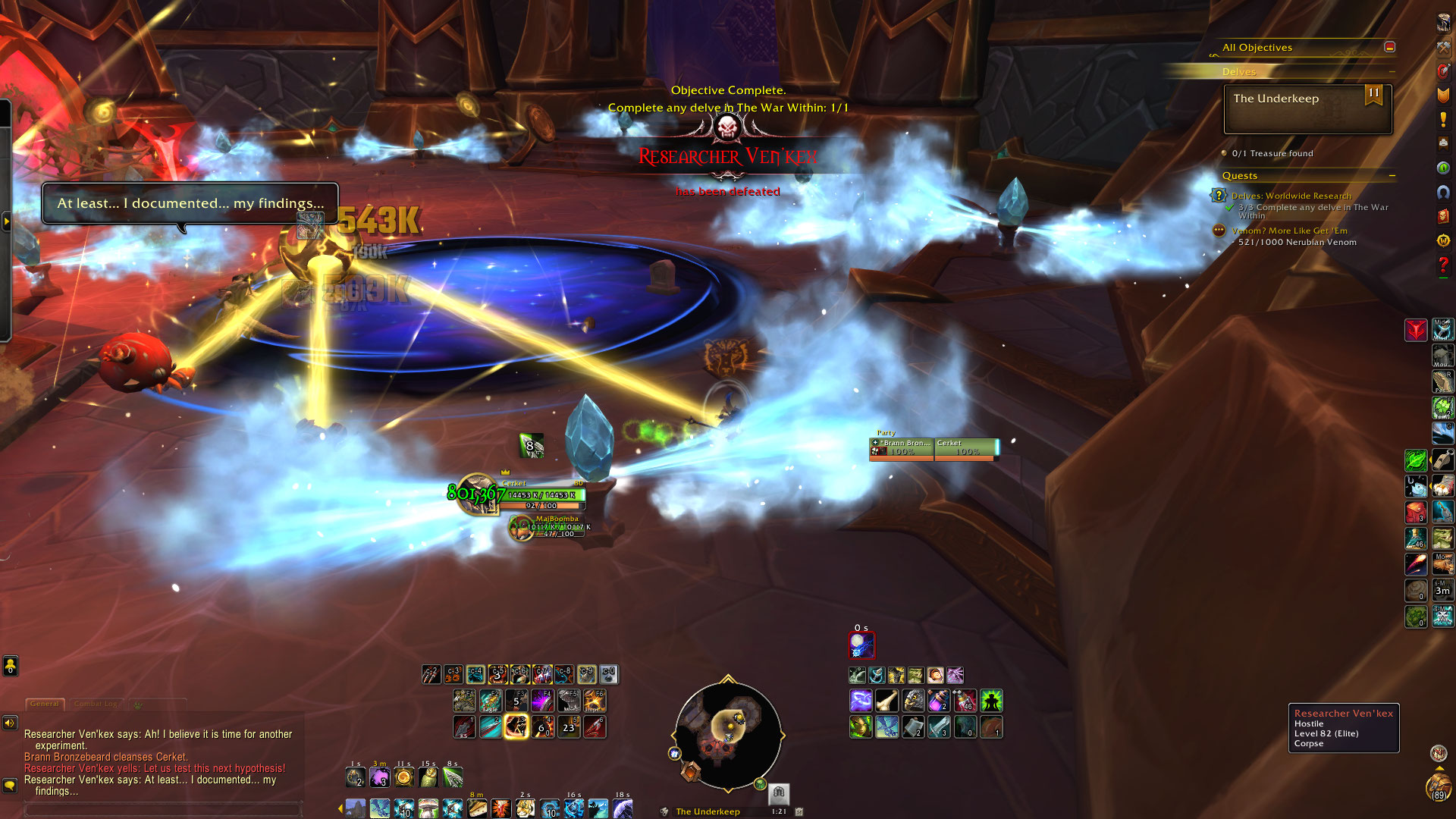
Task: Click The Underkeep delve panel
Action: [x=1307, y=109]
